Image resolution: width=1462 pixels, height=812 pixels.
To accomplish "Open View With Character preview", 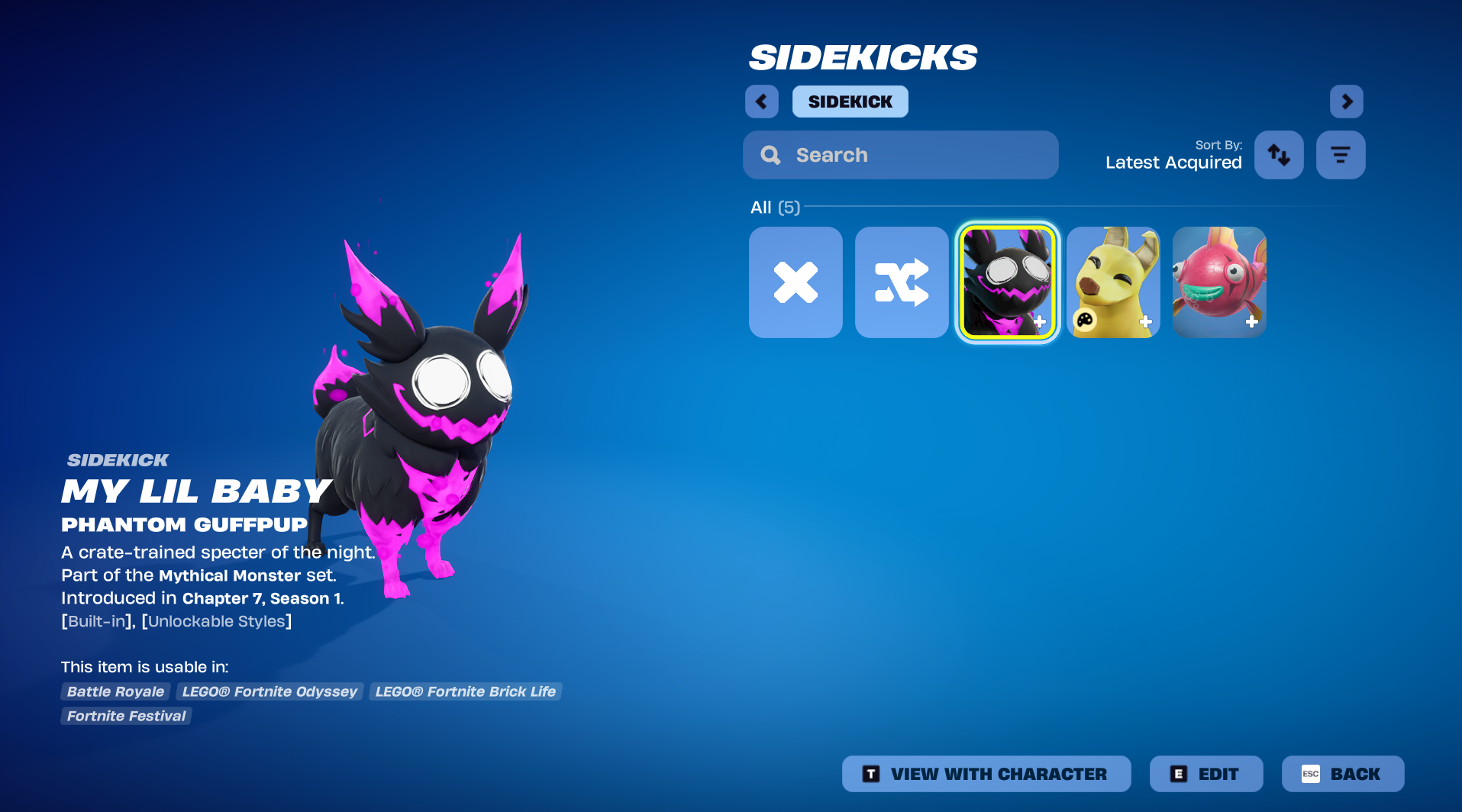I will pos(986,774).
